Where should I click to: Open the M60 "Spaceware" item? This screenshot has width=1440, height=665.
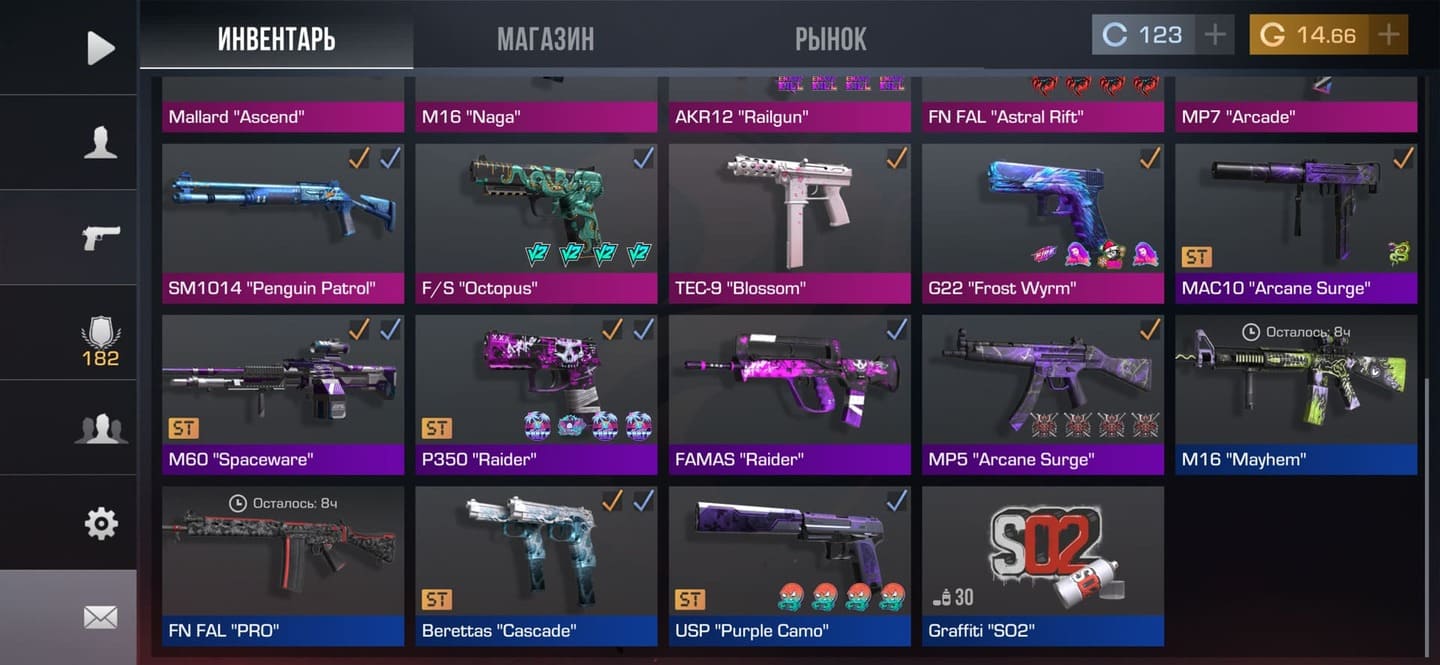[x=283, y=394]
